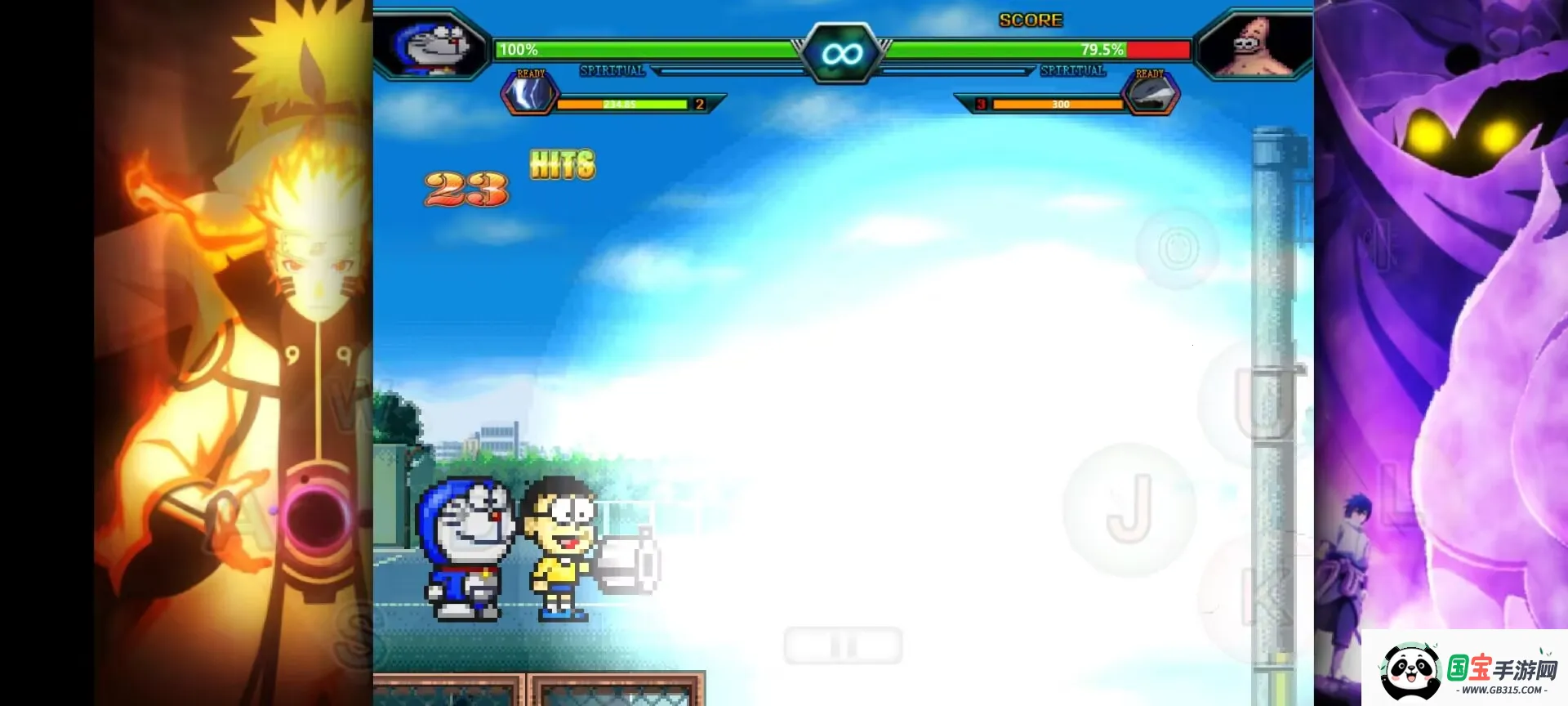1568x706 pixels.
Task: Click the 23 HITS combo counter
Action: coord(506,176)
